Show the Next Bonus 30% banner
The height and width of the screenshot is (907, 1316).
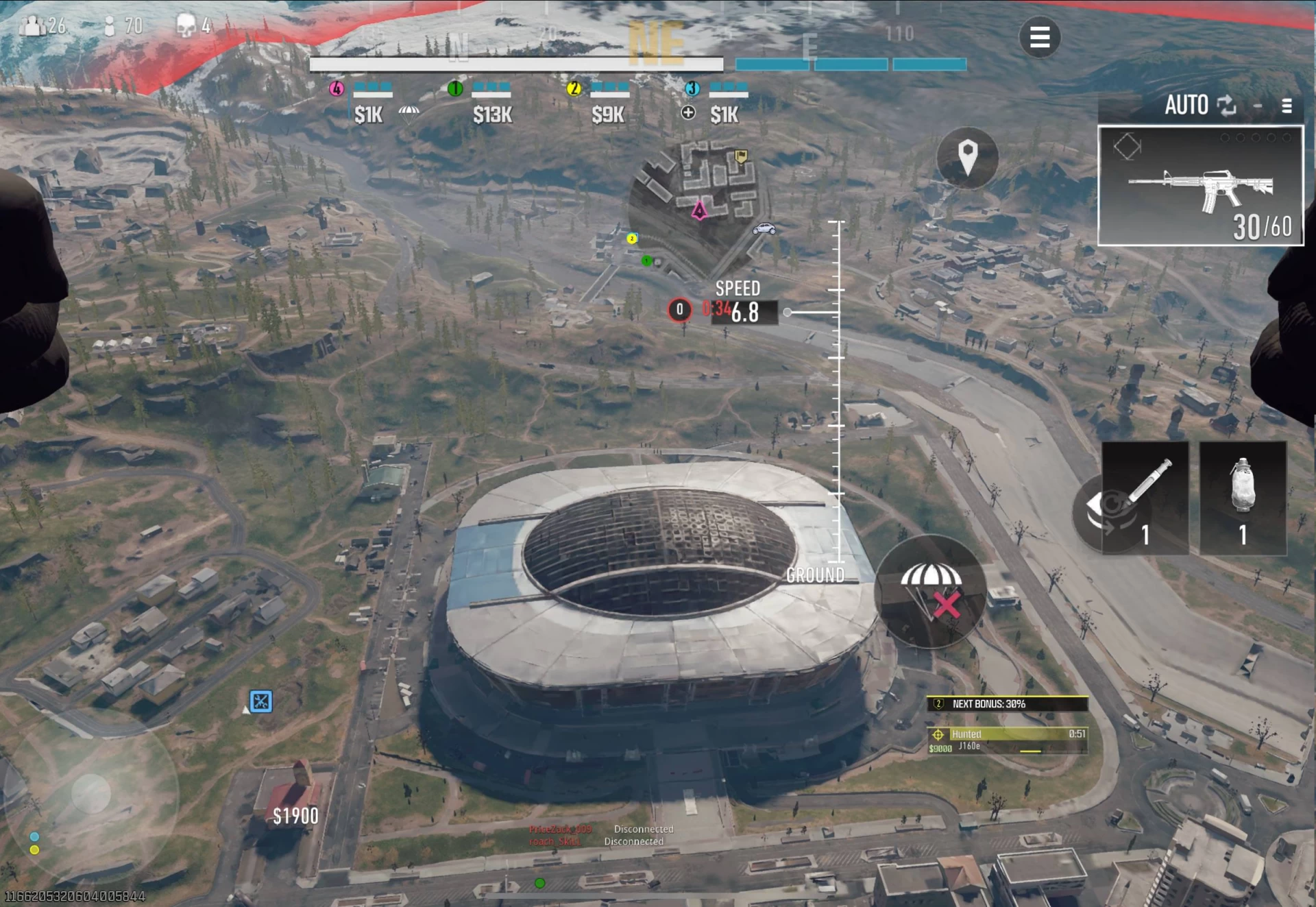(x=1007, y=704)
